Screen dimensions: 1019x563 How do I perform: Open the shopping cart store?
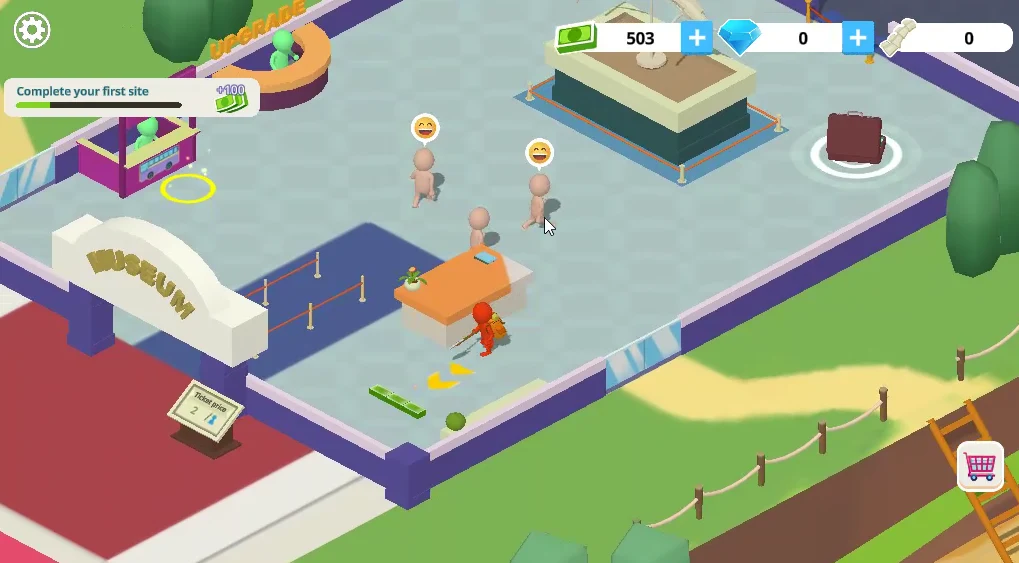point(980,465)
